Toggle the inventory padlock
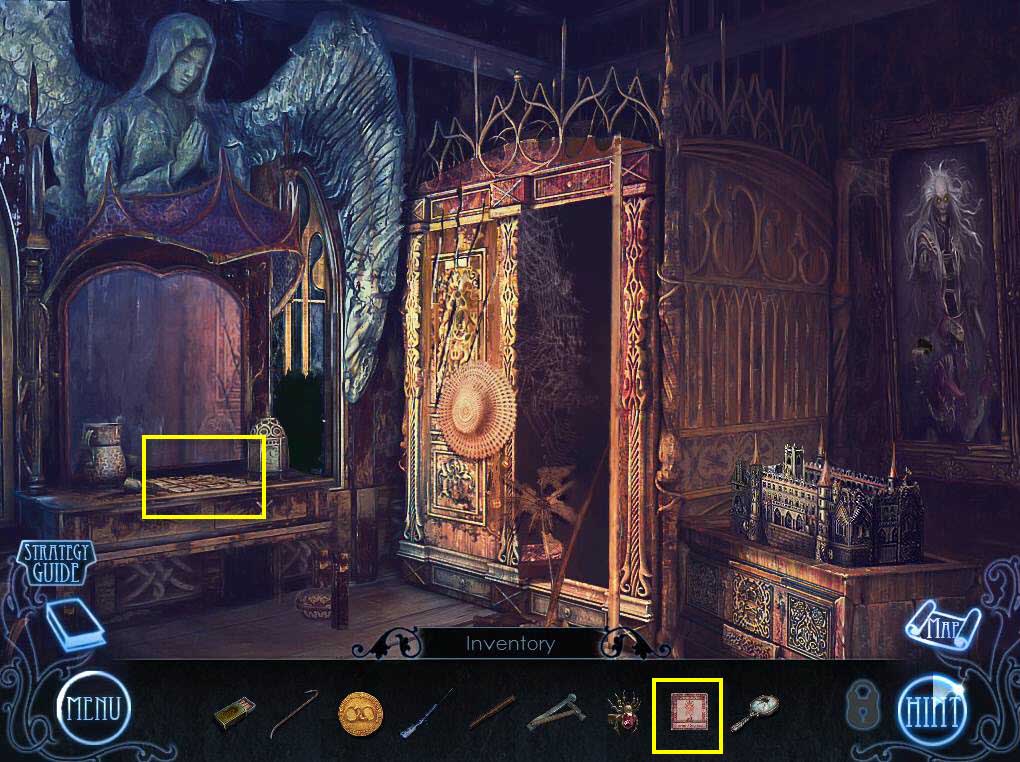The width and height of the screenshot is (1020, 762). pyautogui.click(x=860, y=707)
